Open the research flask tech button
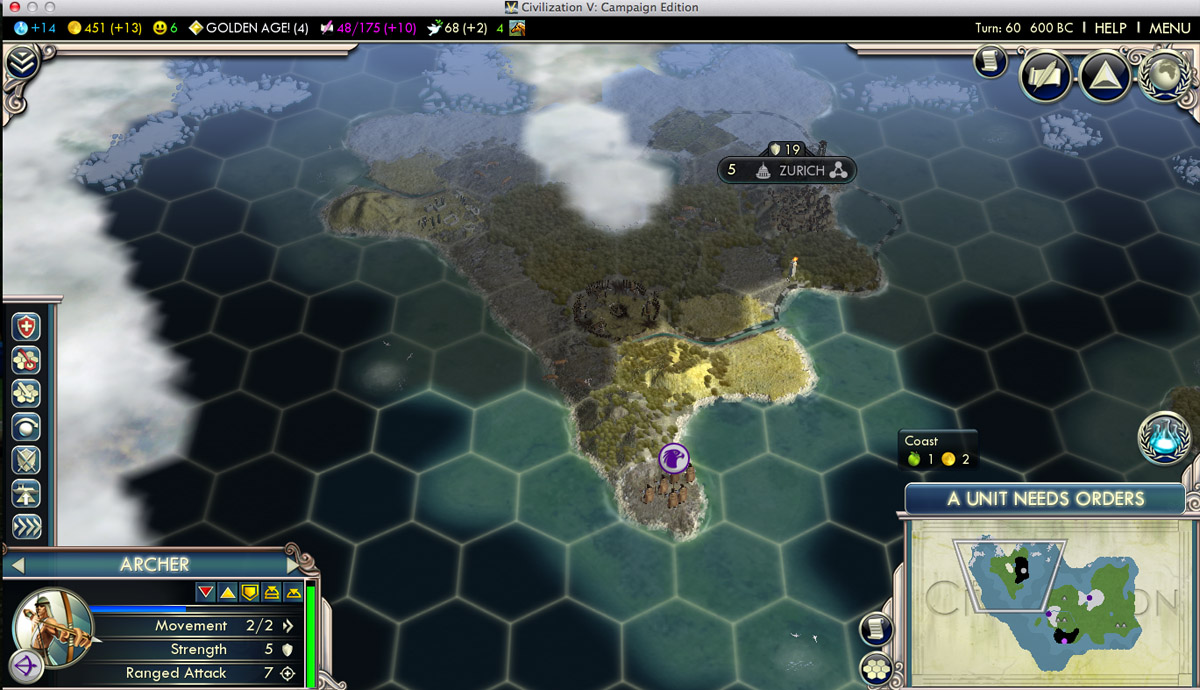The image size is (1200, 690). click(x=1162, y=437)
